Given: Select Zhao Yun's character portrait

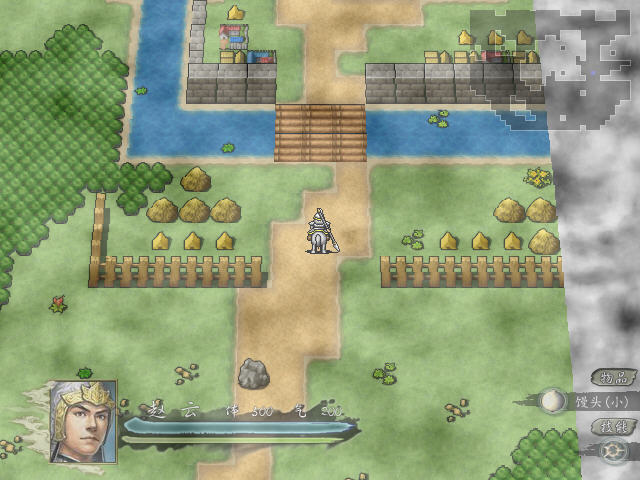Looking at the screenshot, I should click(83, 420).
